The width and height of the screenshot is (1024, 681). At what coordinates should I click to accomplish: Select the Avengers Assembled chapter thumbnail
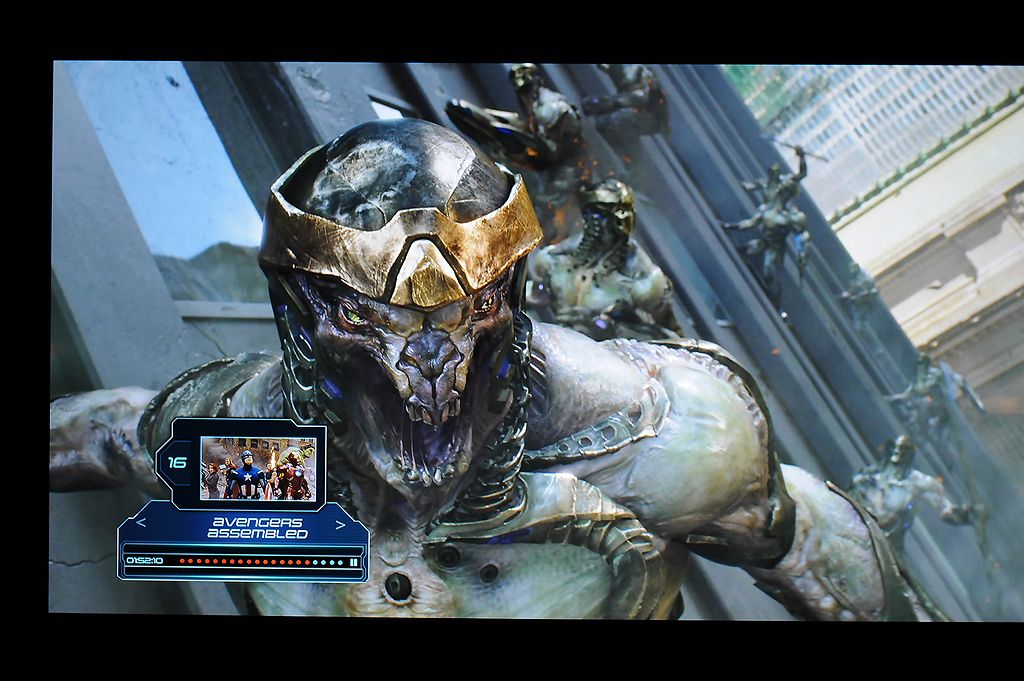point(258,467)
